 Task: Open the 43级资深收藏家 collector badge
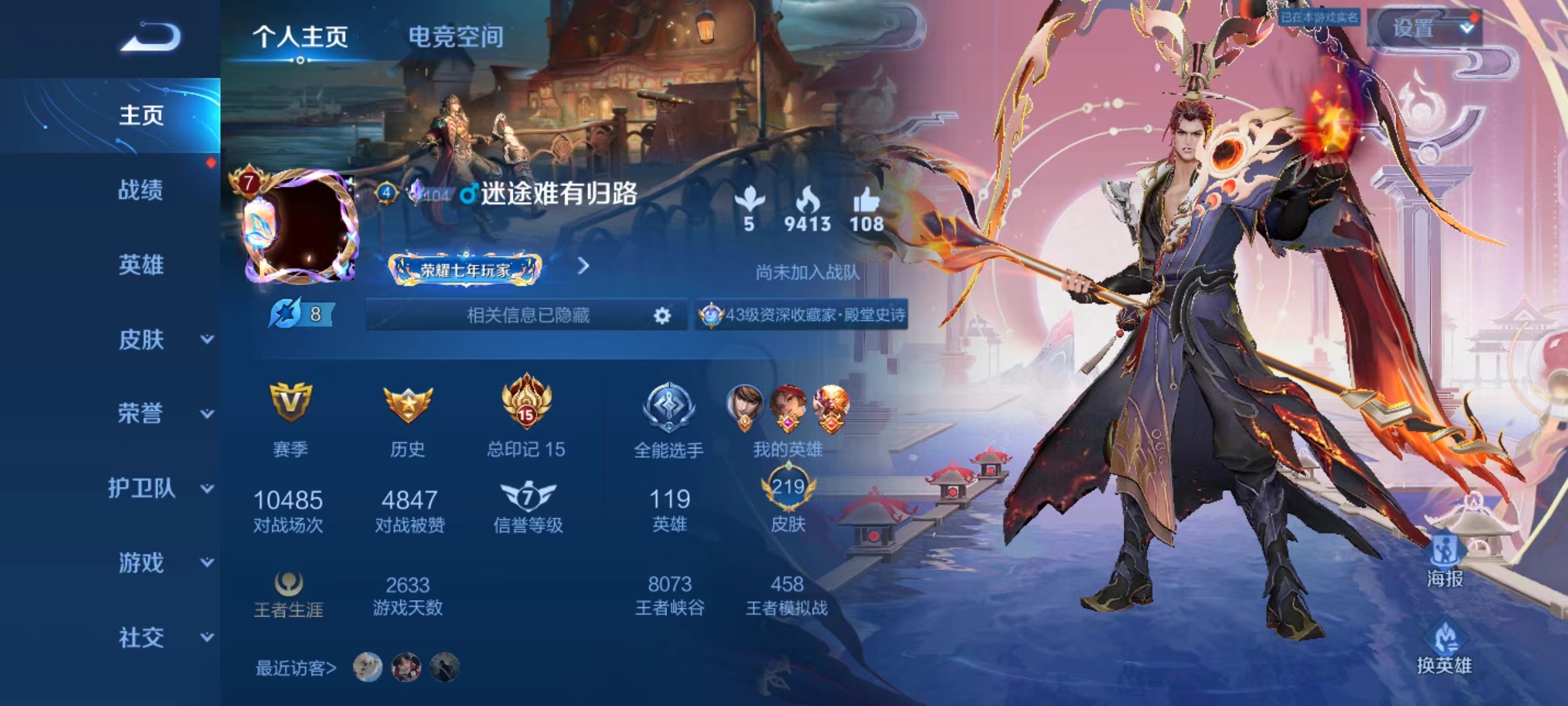[802, 316]
